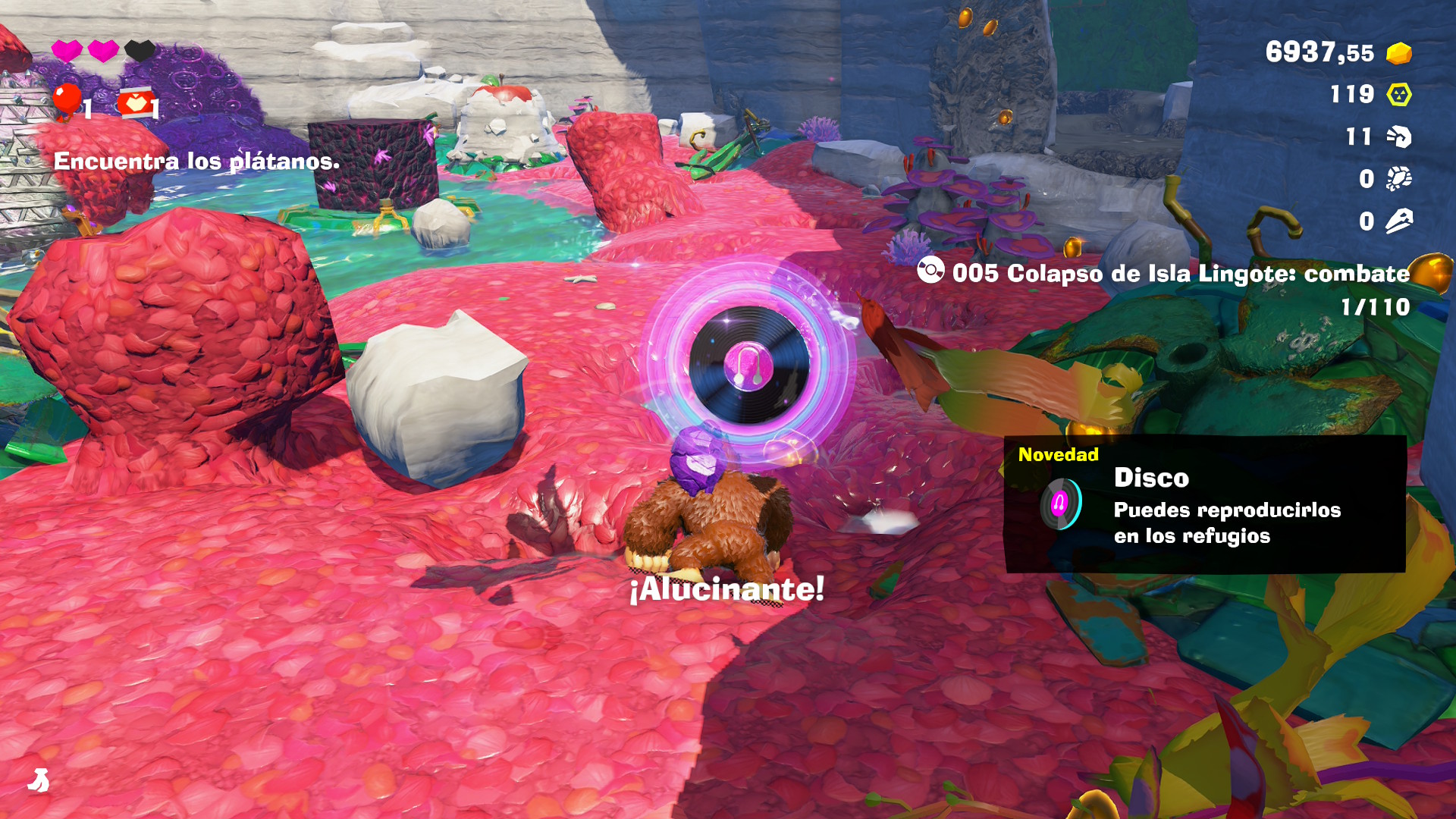Select the red heart juice item icon

(135, 104)
